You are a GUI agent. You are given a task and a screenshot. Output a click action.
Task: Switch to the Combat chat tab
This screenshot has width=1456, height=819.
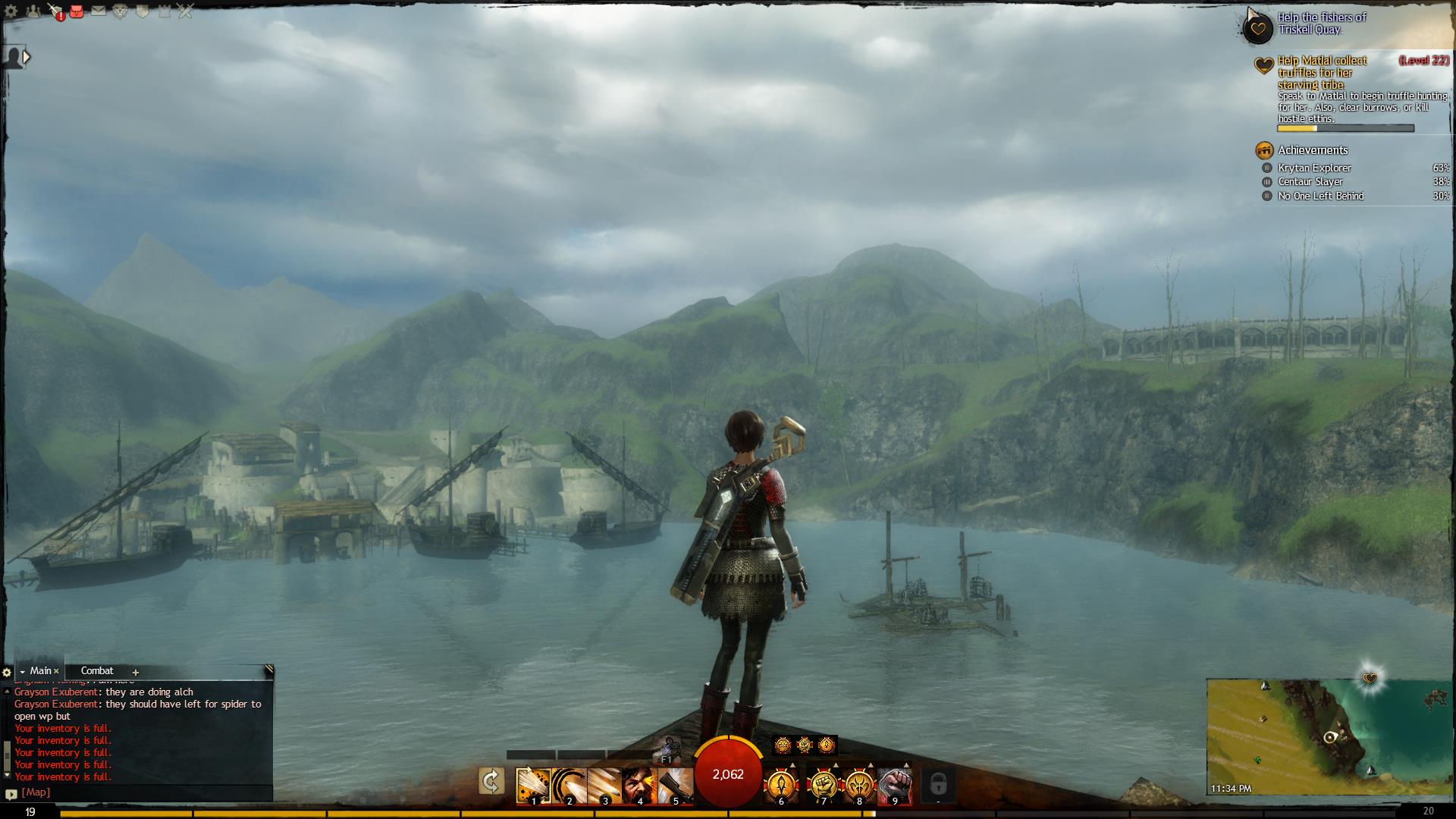[97, 671]
